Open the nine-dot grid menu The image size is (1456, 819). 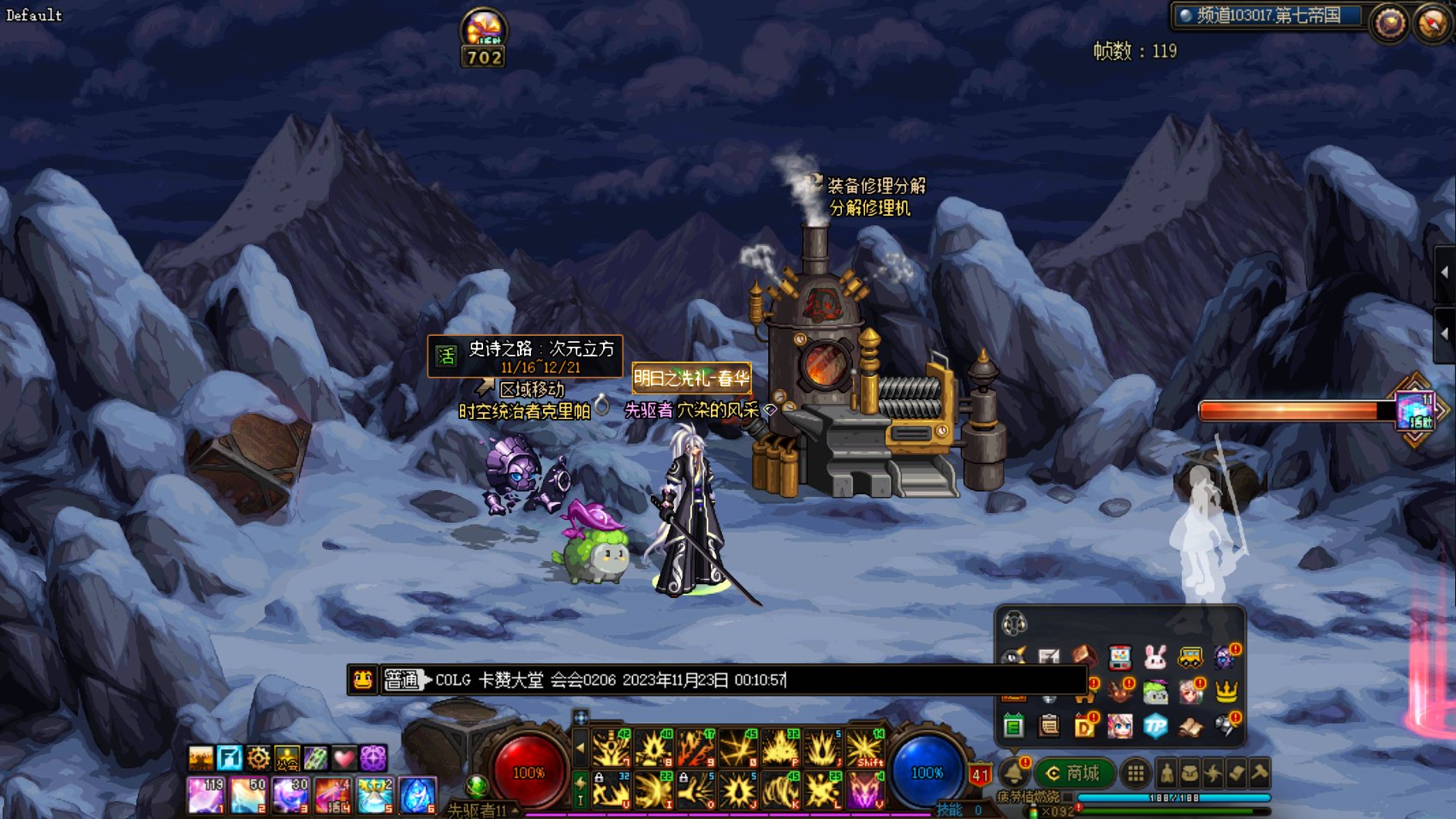pos(1136,774)
